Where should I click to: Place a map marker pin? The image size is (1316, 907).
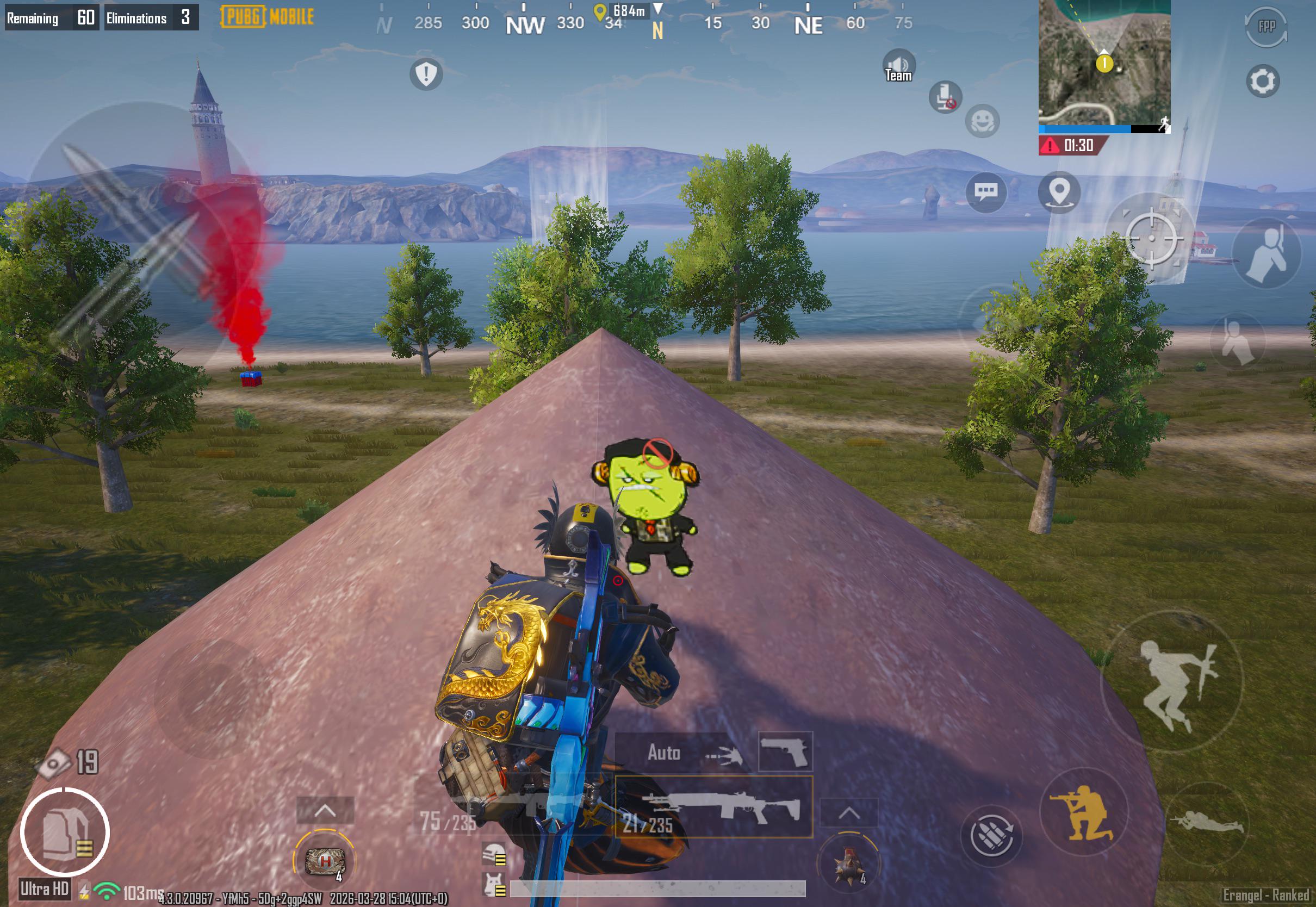click(1059, 192)
